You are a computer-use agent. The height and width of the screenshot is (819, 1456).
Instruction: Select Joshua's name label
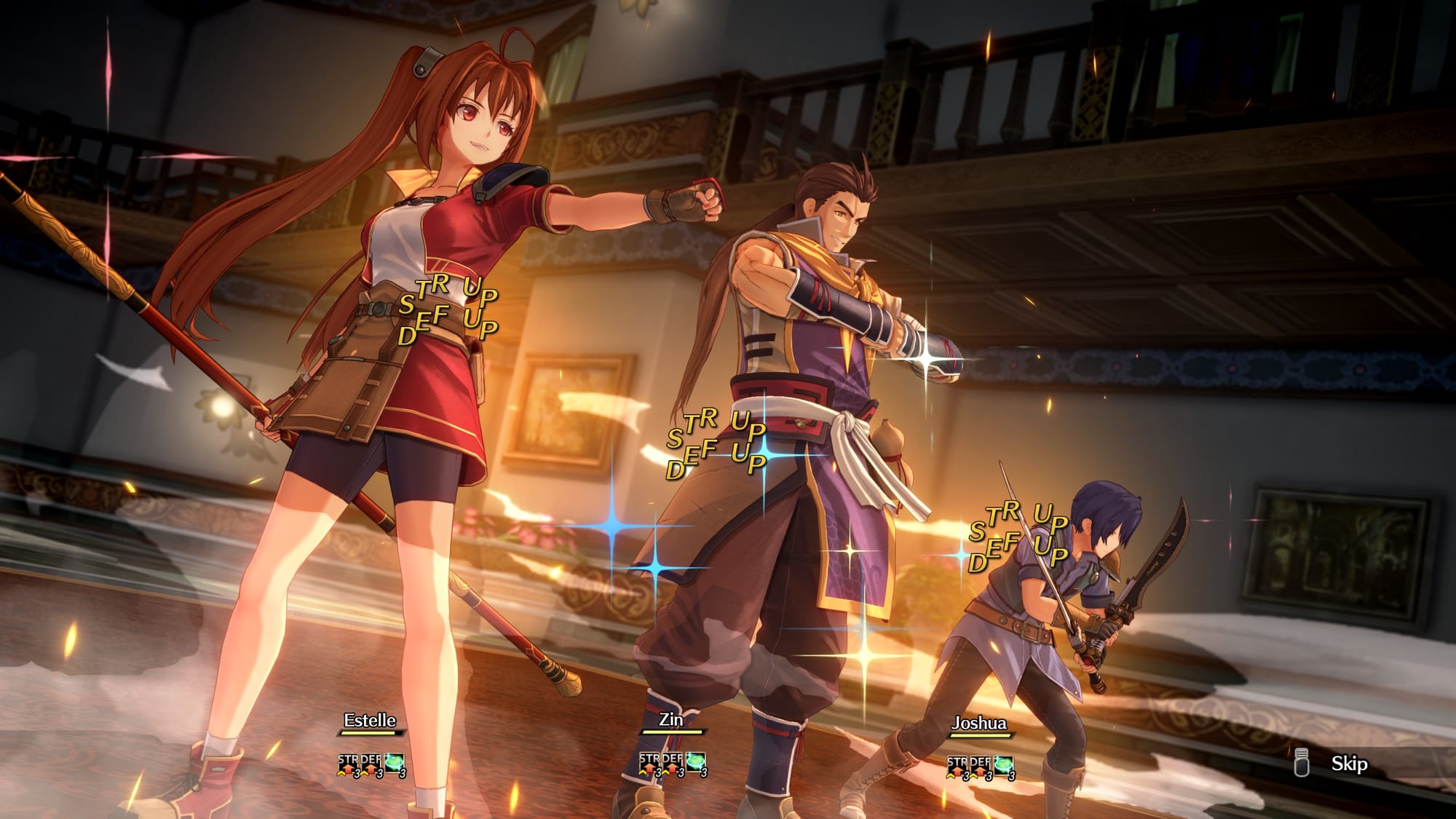pyautogui.click(x=978, y=723)
